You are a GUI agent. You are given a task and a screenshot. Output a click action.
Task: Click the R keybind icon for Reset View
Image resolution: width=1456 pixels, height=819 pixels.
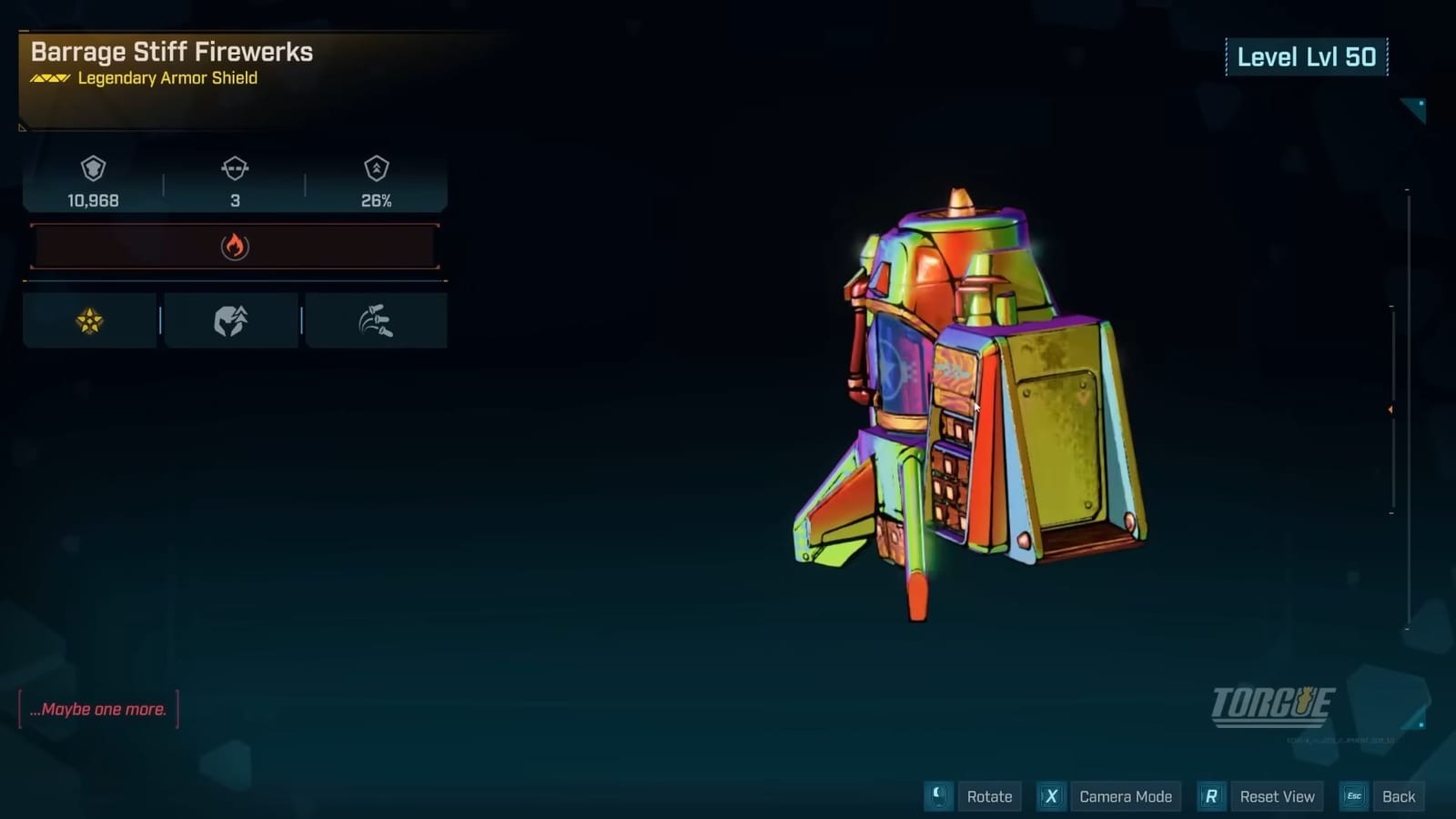(x=1212, y=794)
